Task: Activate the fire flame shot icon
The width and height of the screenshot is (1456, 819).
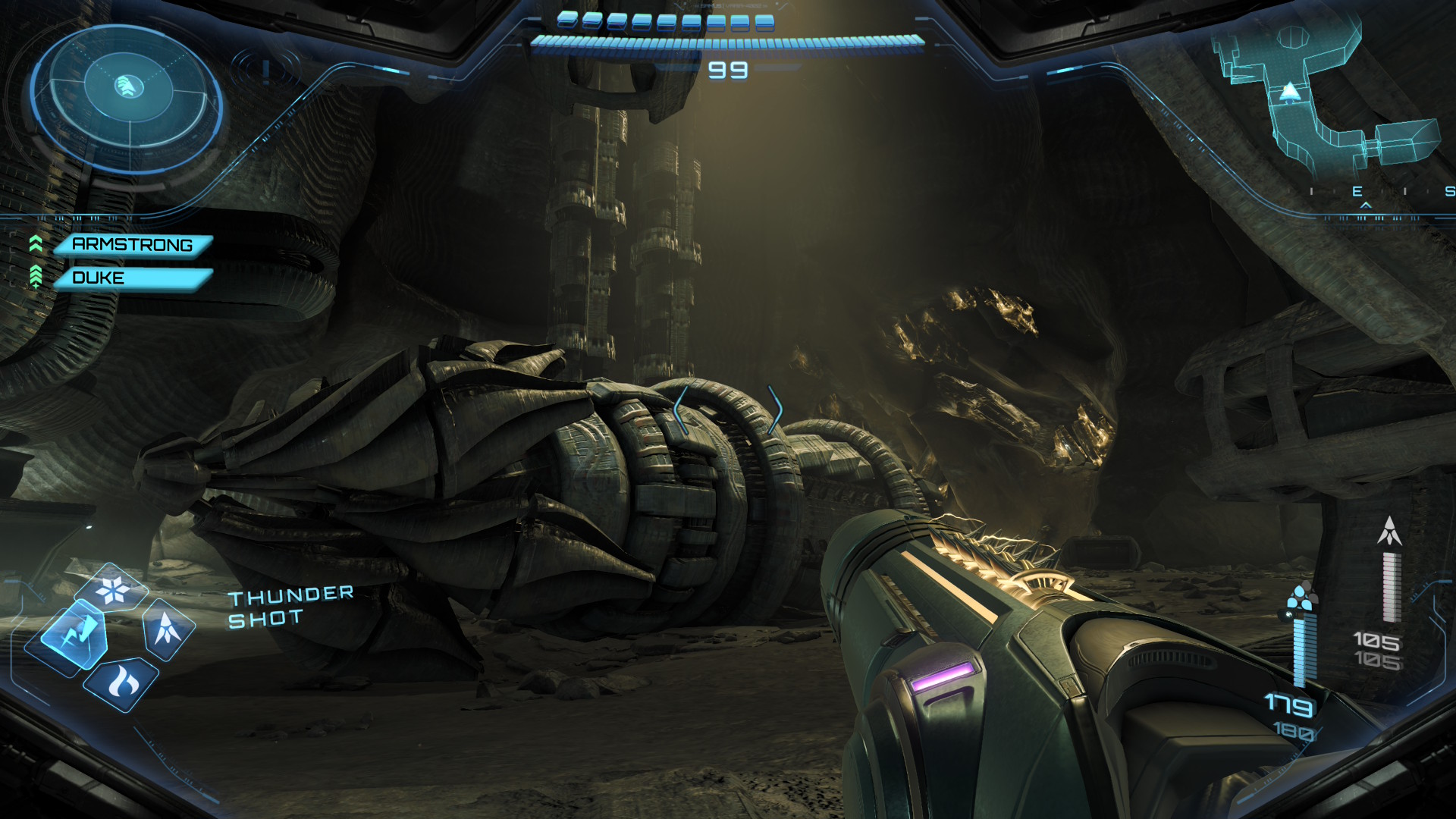Action: 121,684
